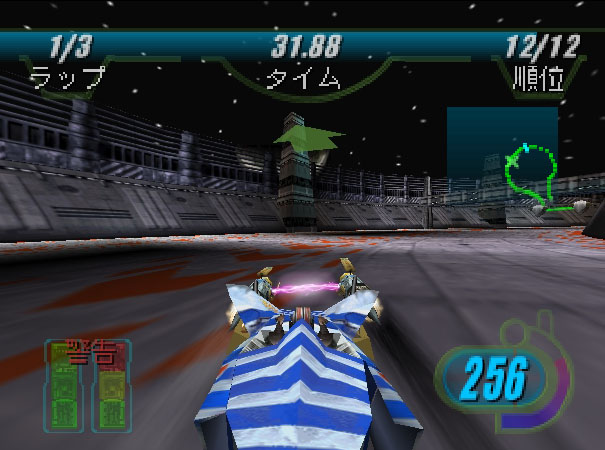Viewport: 605px width, 450px height.
Task: Select the 警告 engine damage warning panel
Action: [88, 387]
